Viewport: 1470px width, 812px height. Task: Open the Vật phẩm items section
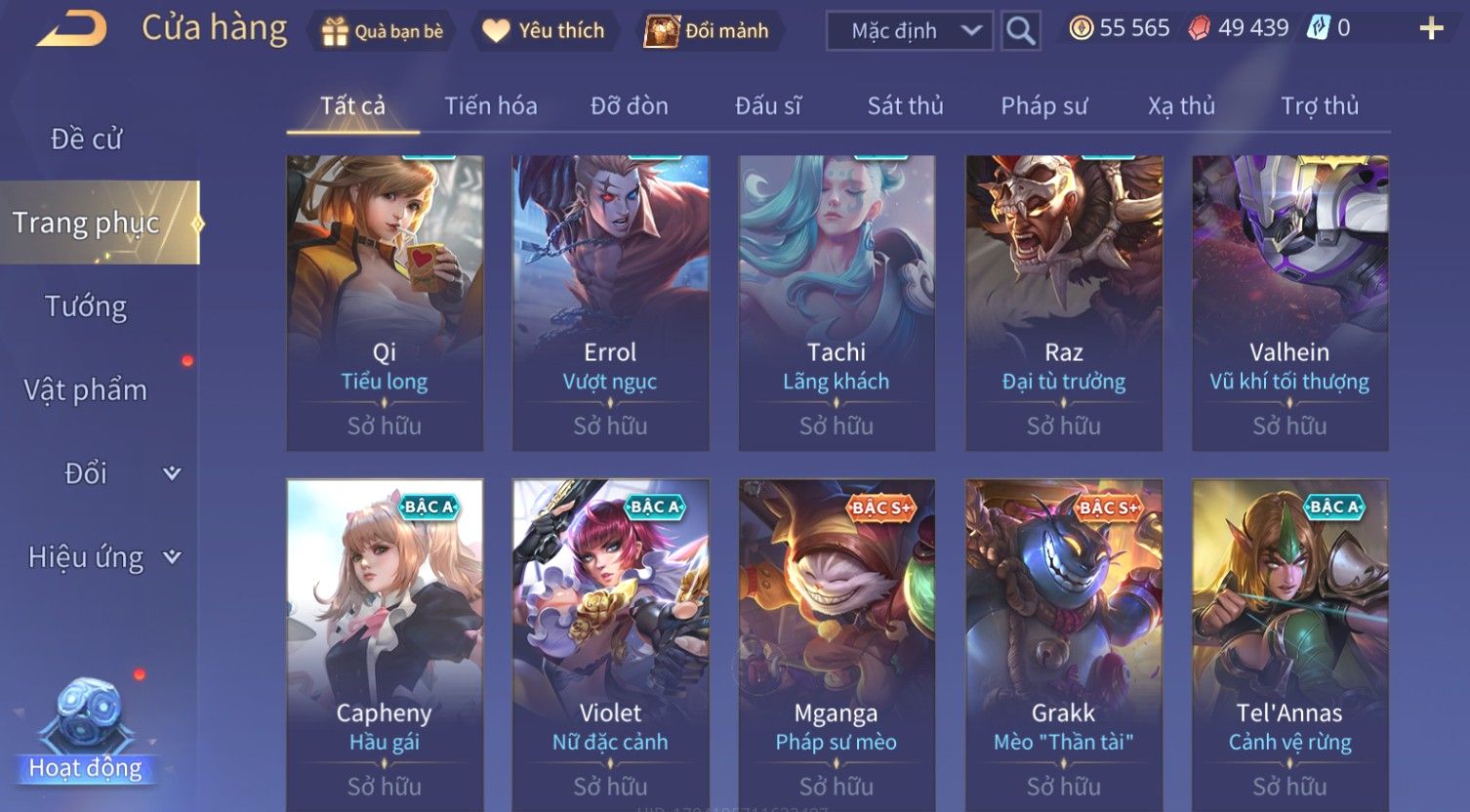[86, 390]
